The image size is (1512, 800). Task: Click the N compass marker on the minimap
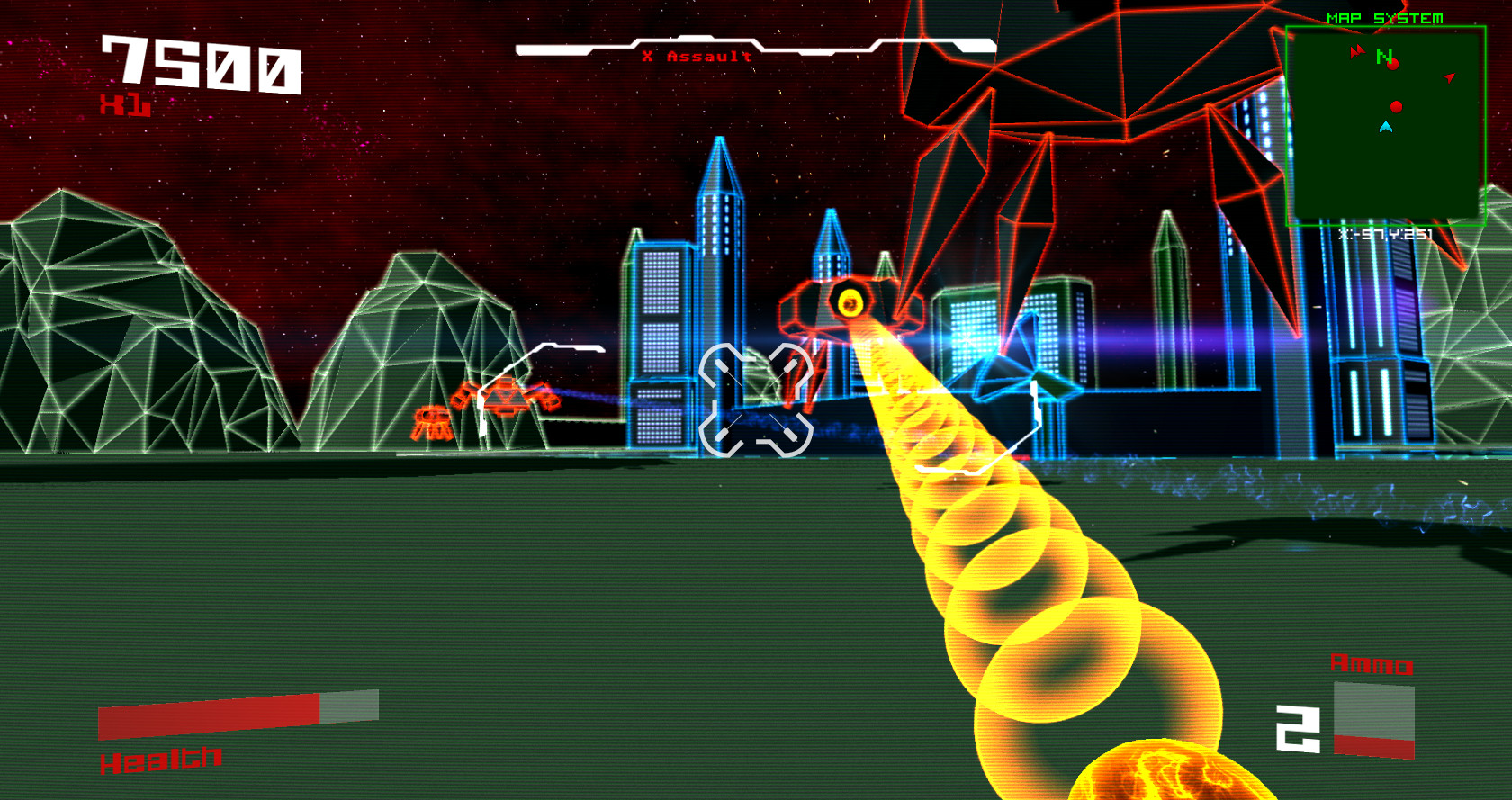[x=1383, y=56]
